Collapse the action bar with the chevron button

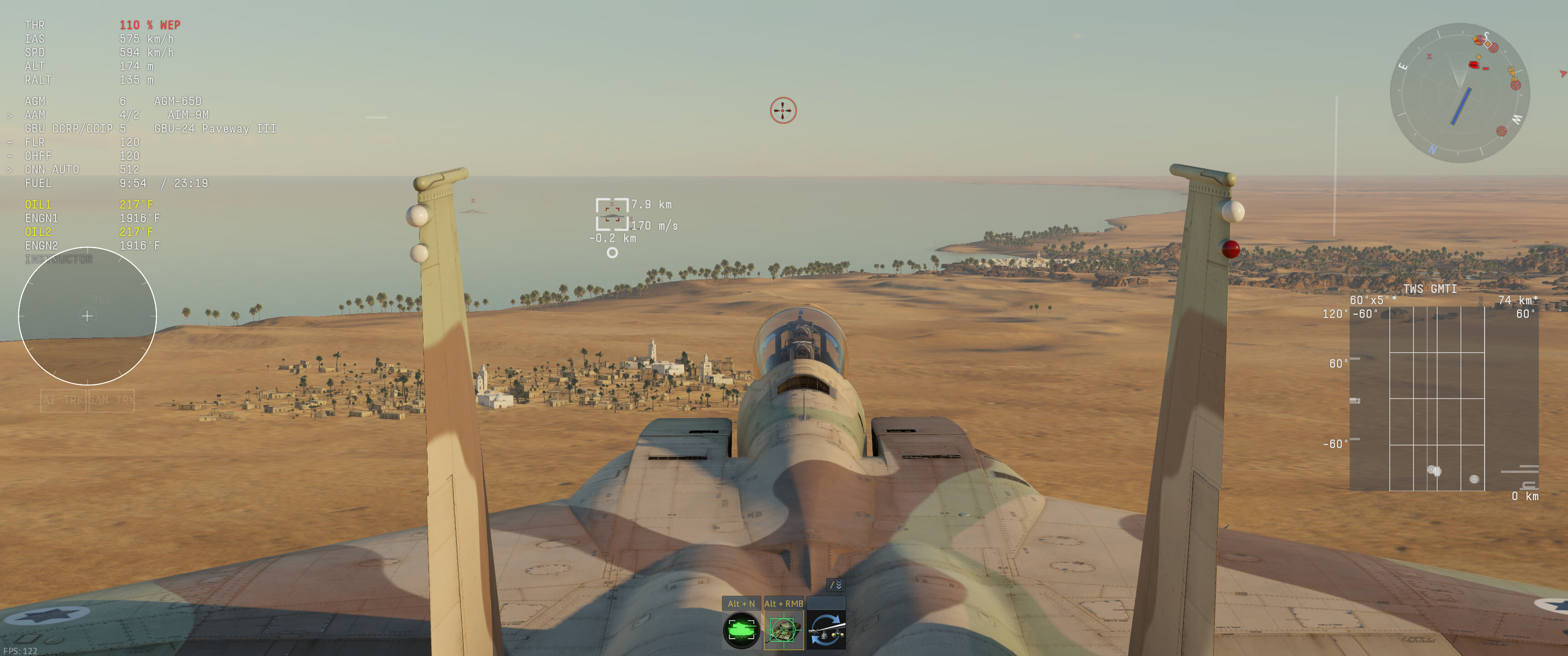coord(836,585)
